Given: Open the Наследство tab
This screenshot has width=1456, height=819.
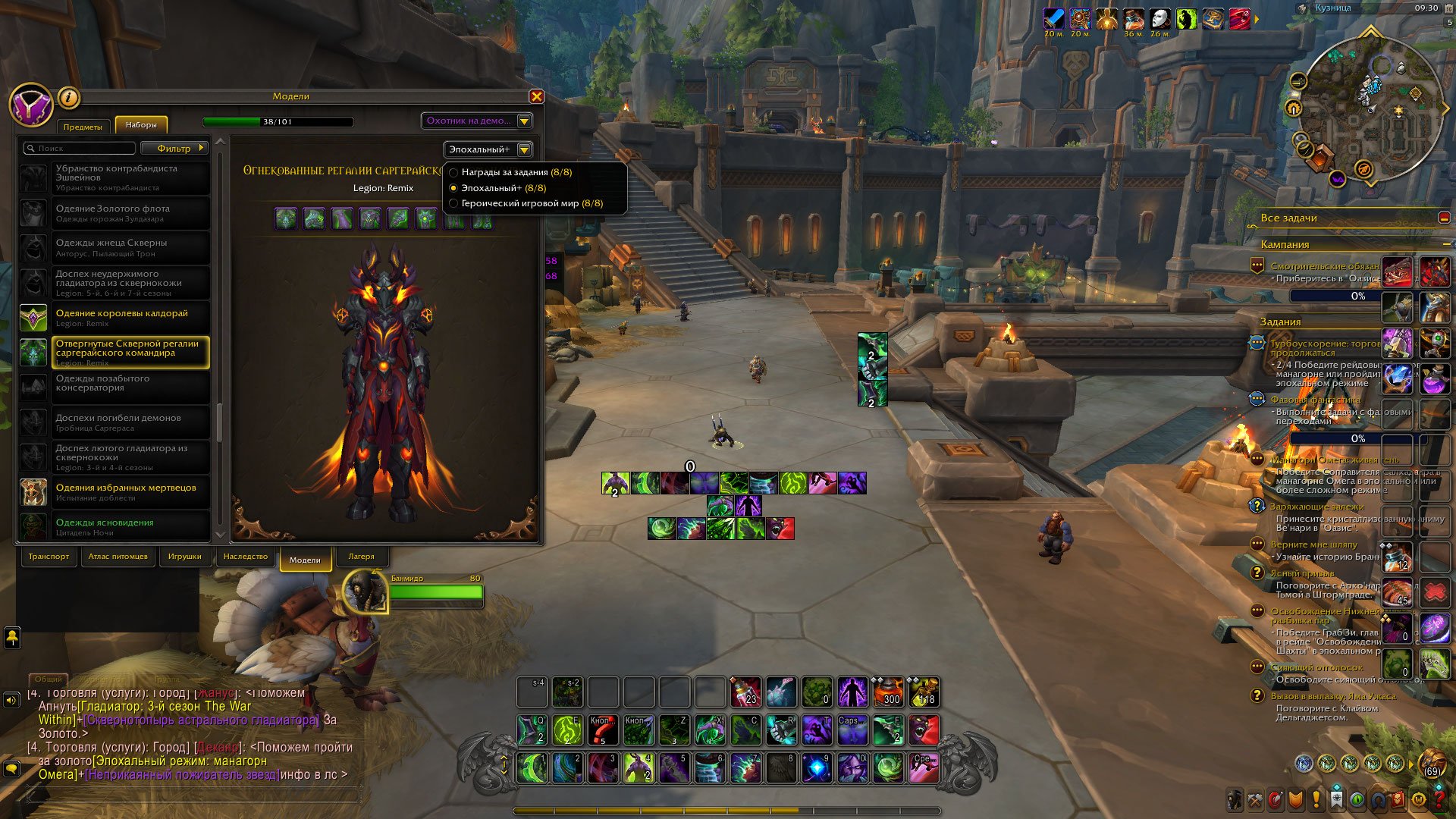Looking at the screenshot, I should [x=245, y=557].
